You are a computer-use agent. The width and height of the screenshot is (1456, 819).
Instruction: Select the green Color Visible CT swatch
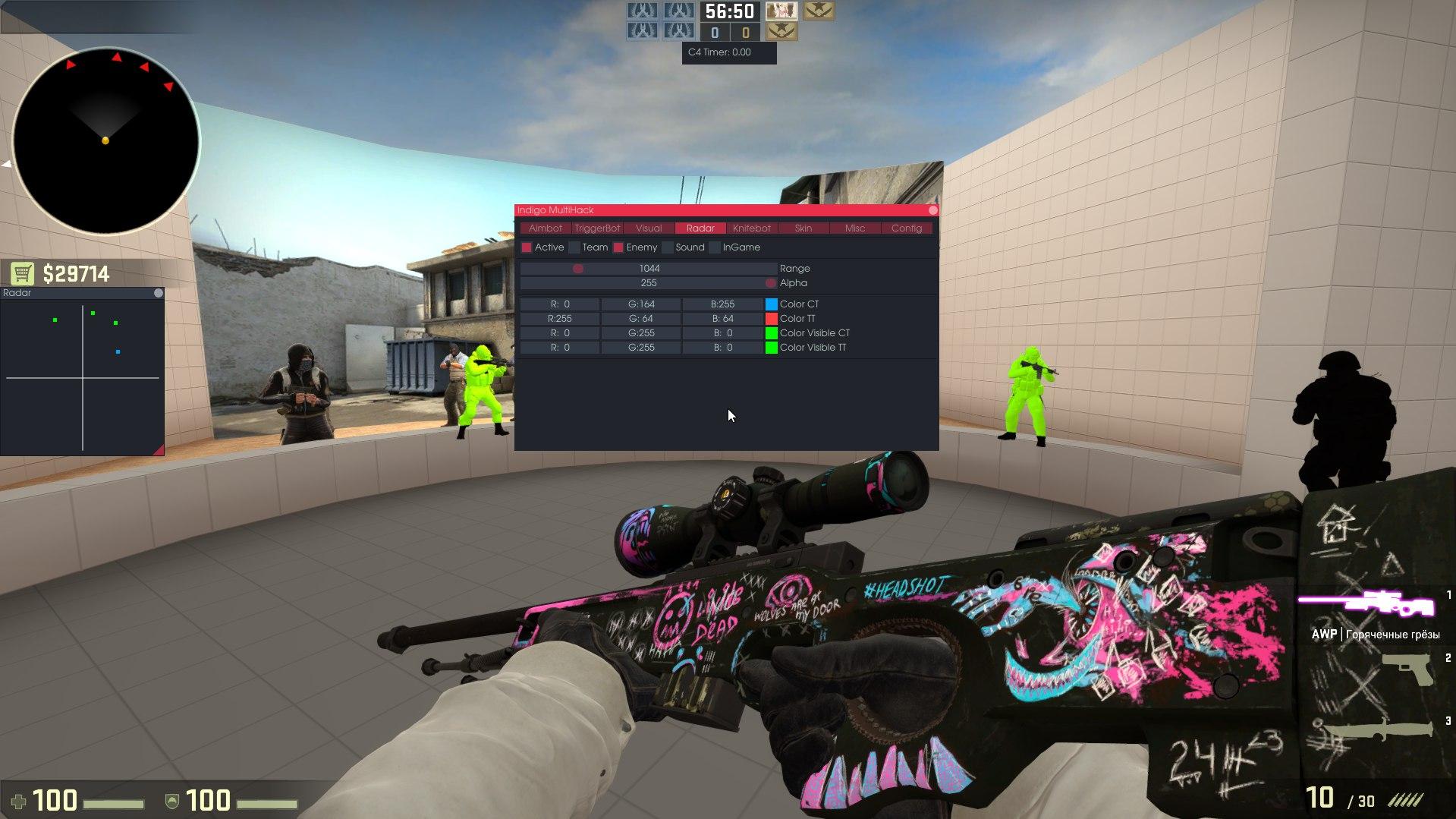click(x=771, y=333)
